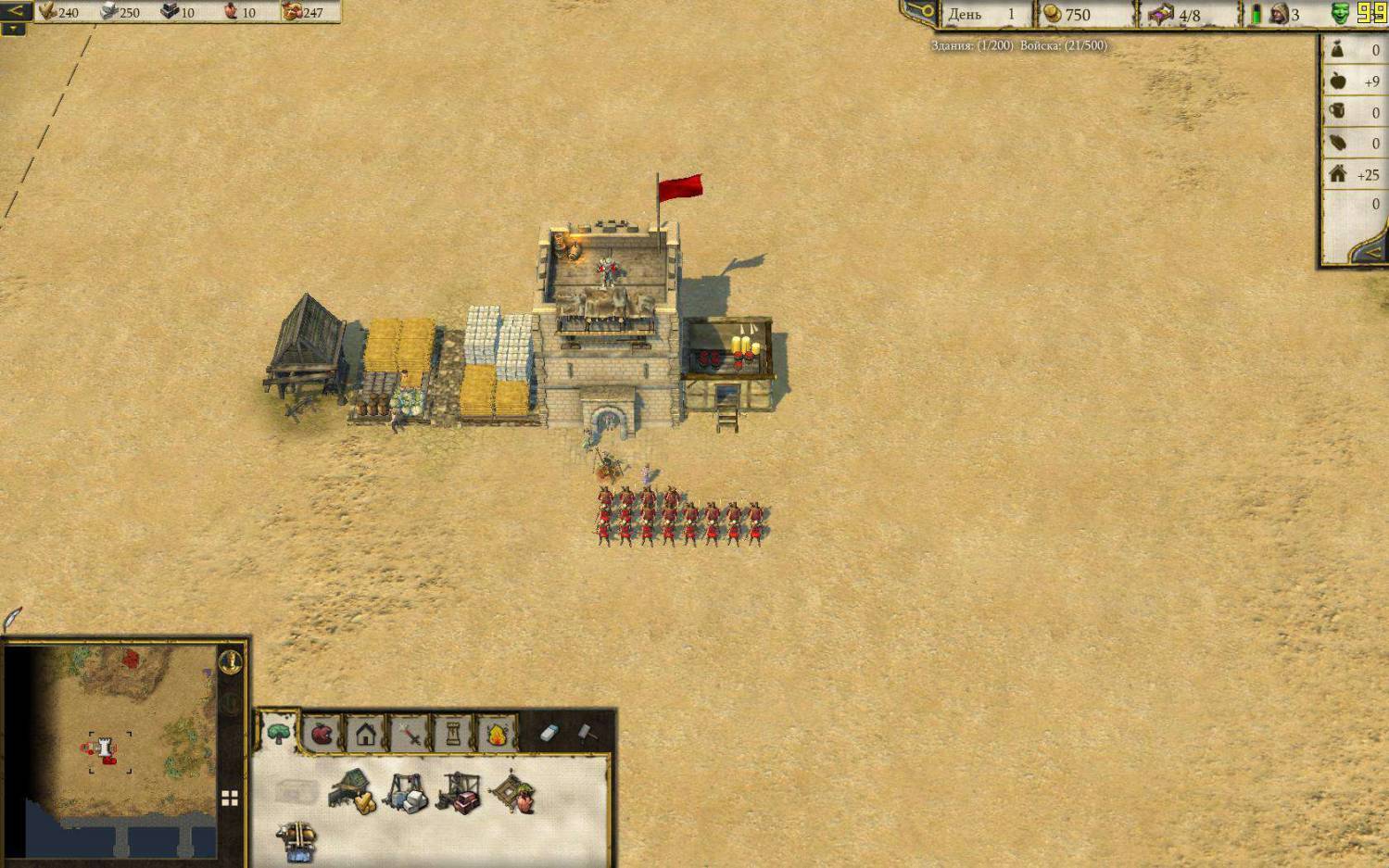Click the lord portrait button beside minimap
Screen dimensions: 1389x868
pyautogui.click(x=231, y=661)
